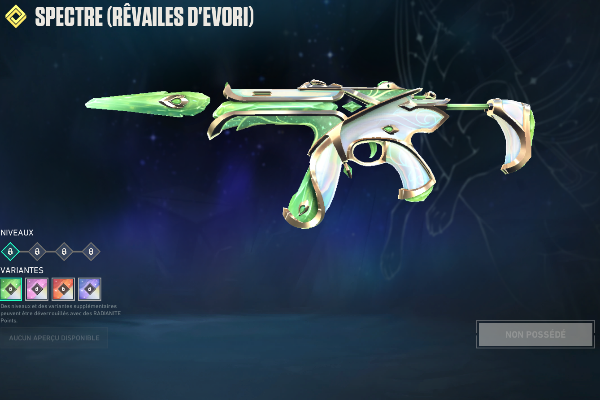Switch to the blue-purple variant swatch

[89, 288]
